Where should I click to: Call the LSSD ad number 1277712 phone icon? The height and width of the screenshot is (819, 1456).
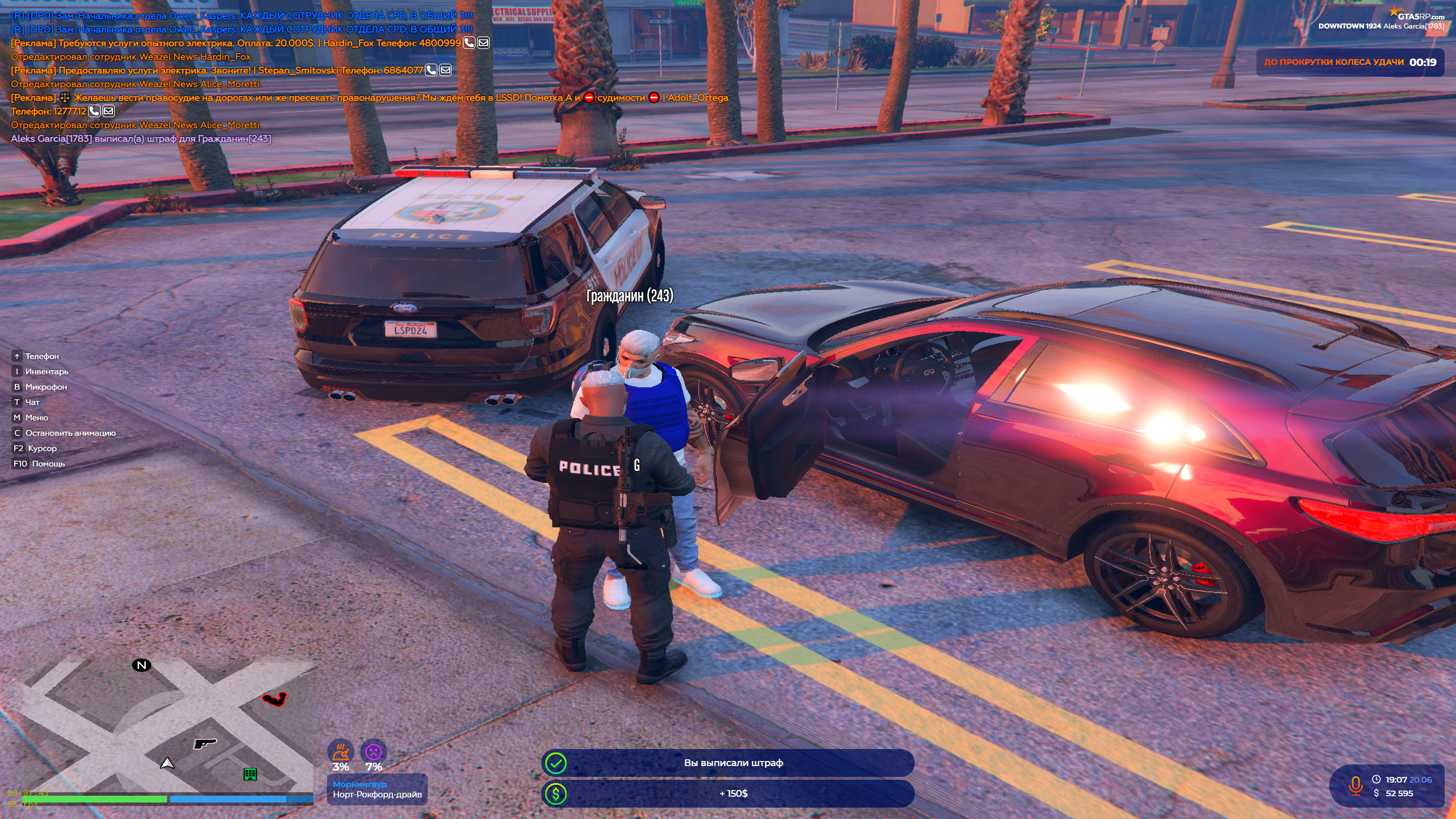click(94, 111)
